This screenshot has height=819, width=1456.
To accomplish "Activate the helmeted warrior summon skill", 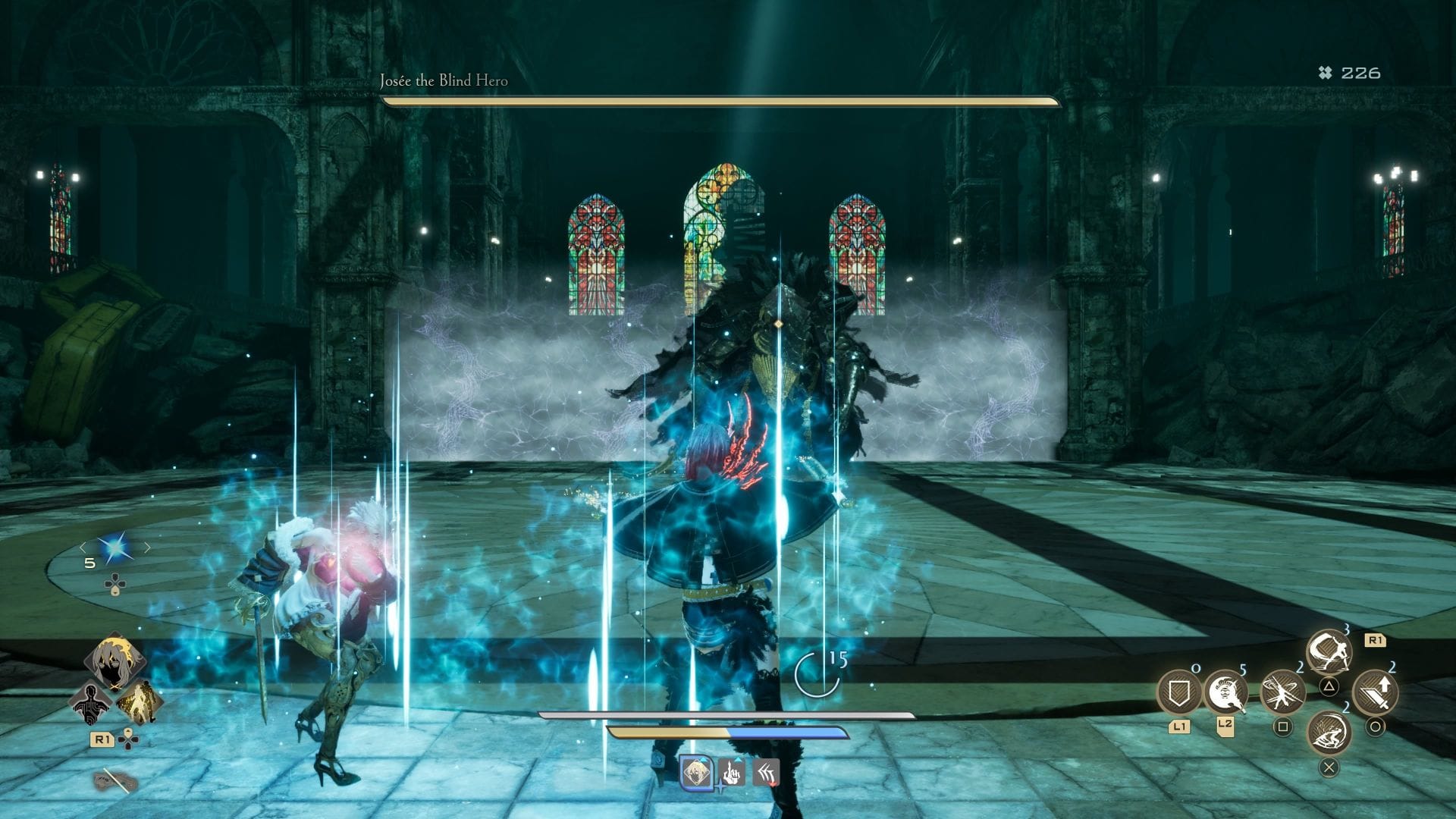I will tap(1225, 692).
